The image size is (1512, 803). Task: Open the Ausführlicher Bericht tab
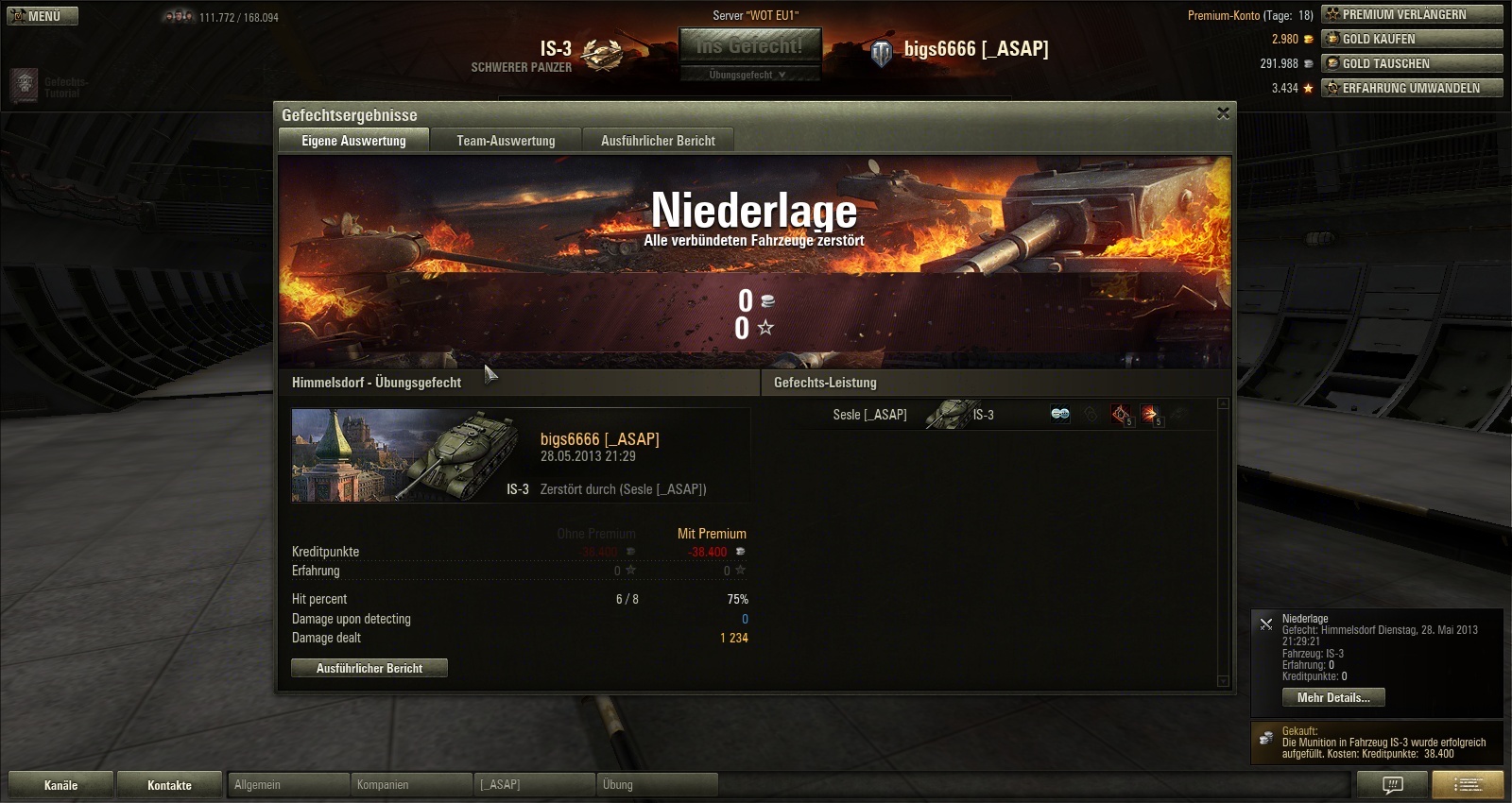click(658, 141)
